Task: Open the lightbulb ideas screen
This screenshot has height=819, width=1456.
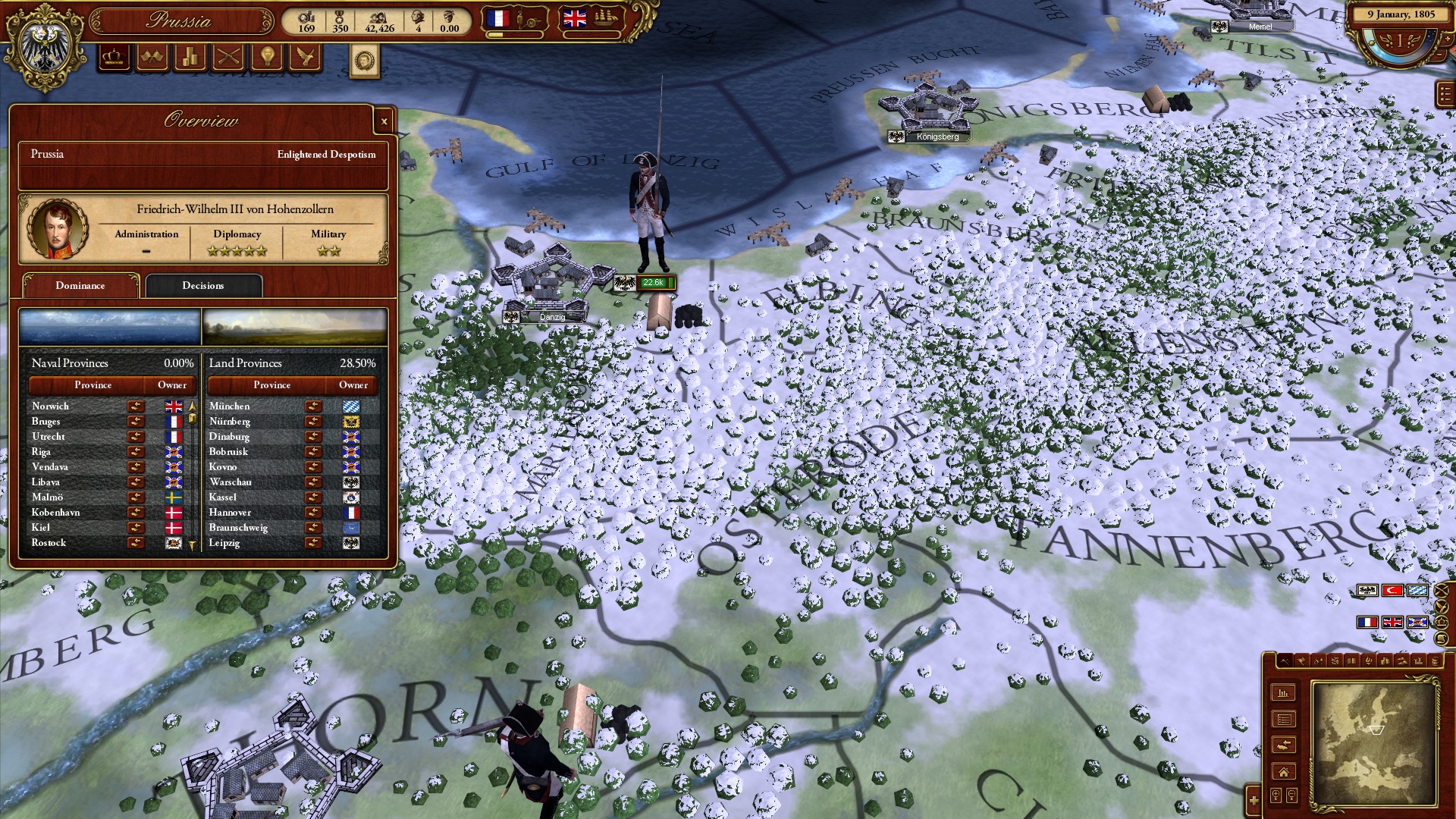Action: [x=267, y=58]
